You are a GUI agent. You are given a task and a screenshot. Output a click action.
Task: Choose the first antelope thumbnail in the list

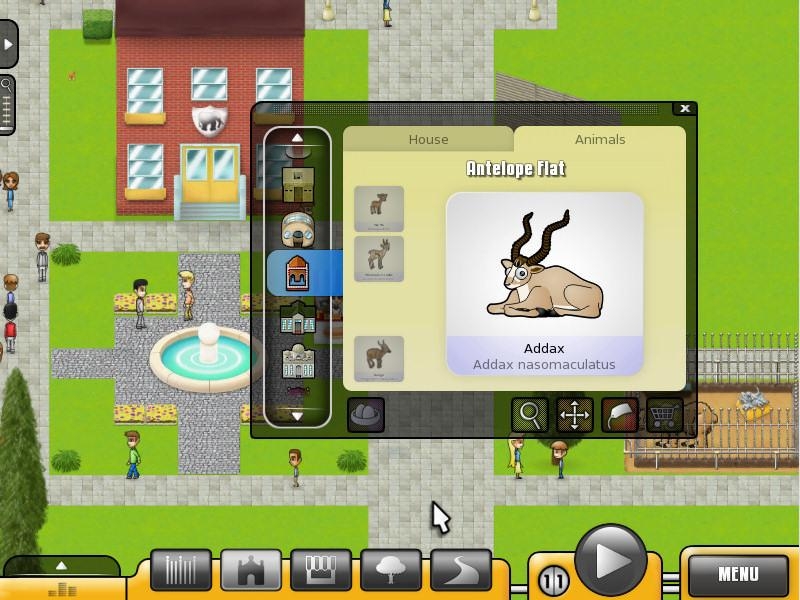(379, 208)
